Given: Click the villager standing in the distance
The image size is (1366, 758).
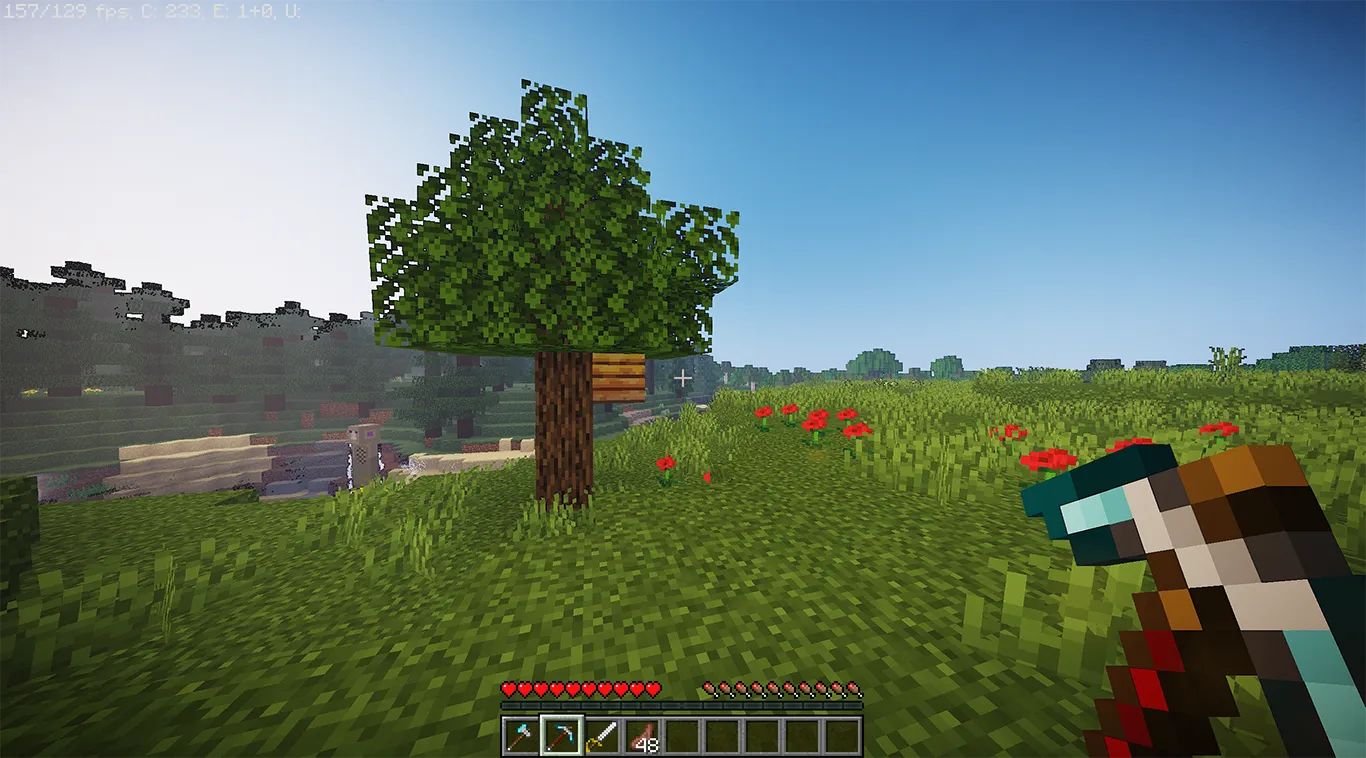Looking at the screenshot, I should pyautogui.click(x=365, y=450).
